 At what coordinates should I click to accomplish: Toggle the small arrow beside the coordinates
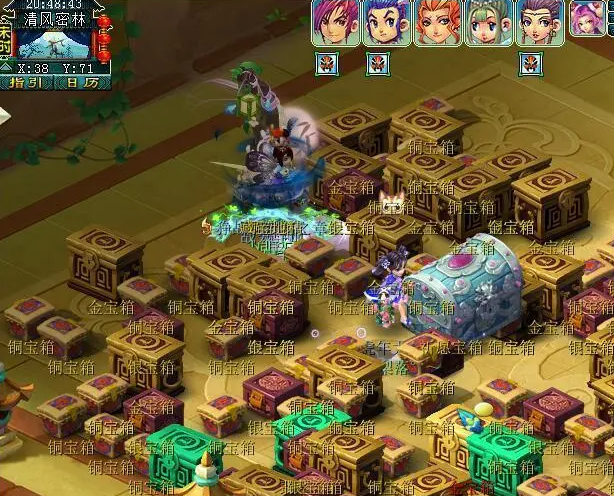pos(7,69)
